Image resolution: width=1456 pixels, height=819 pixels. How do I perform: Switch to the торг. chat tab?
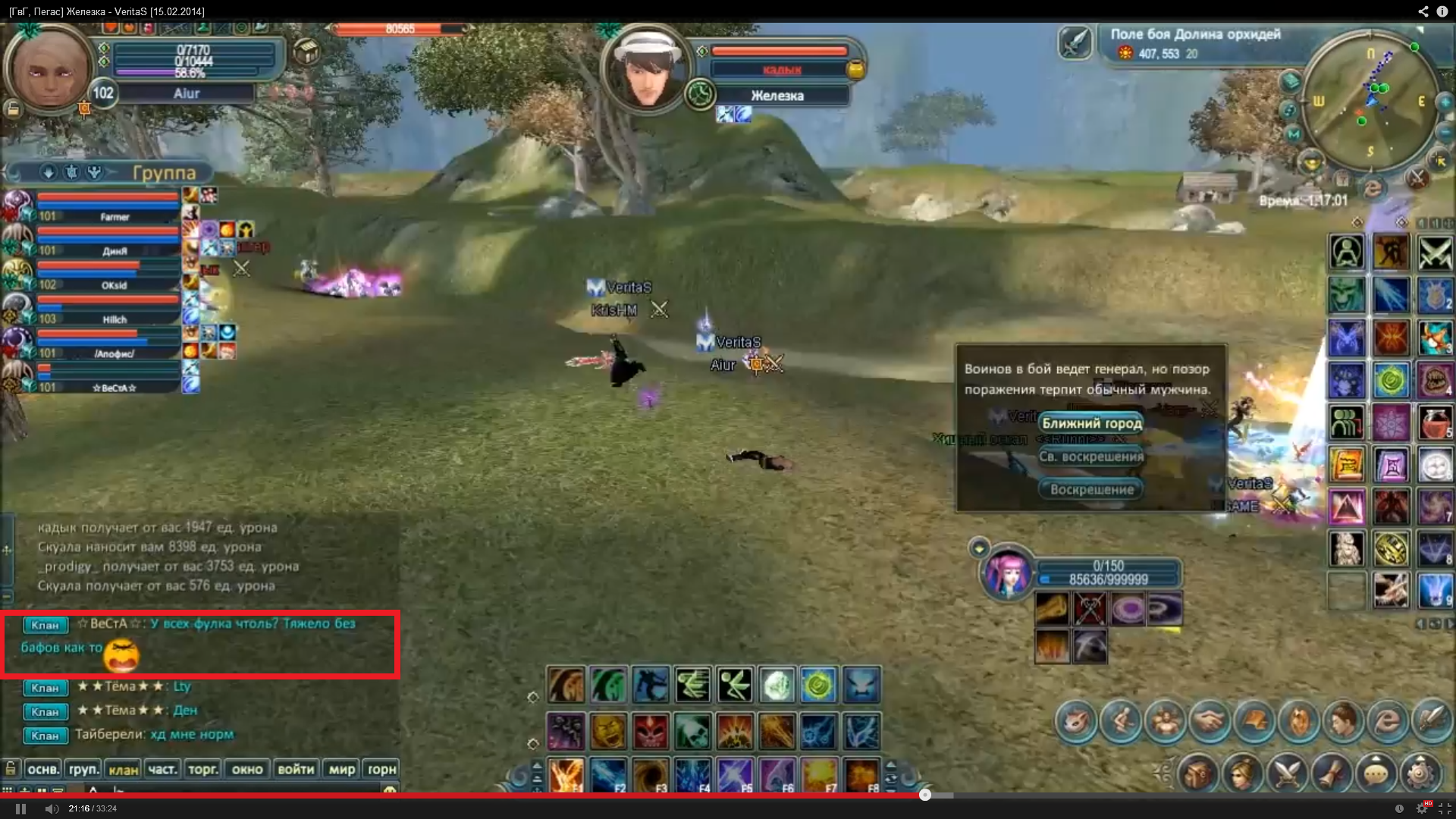[x=202, y=769]
